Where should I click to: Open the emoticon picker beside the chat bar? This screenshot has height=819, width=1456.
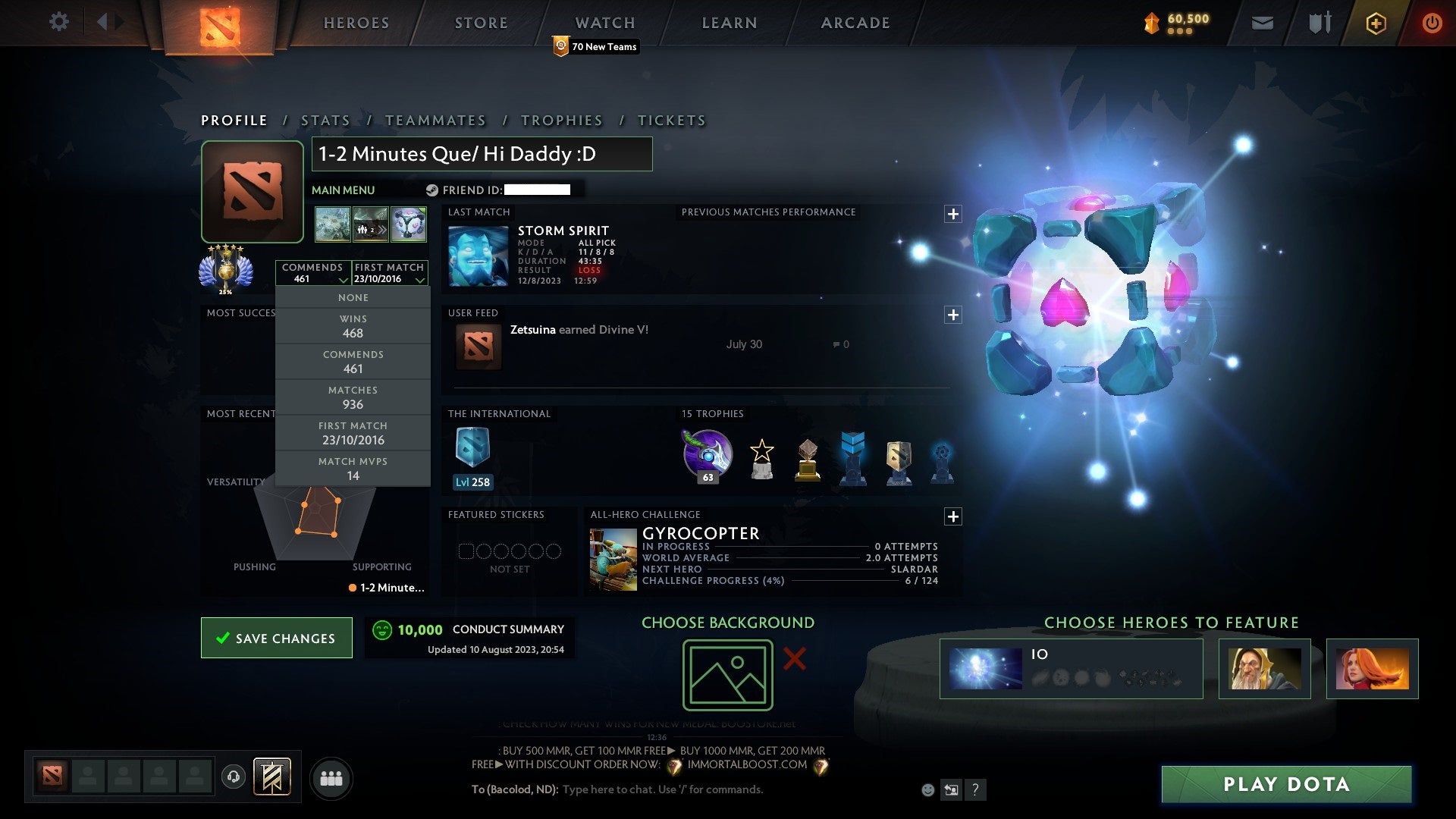(x=927, y=789)
